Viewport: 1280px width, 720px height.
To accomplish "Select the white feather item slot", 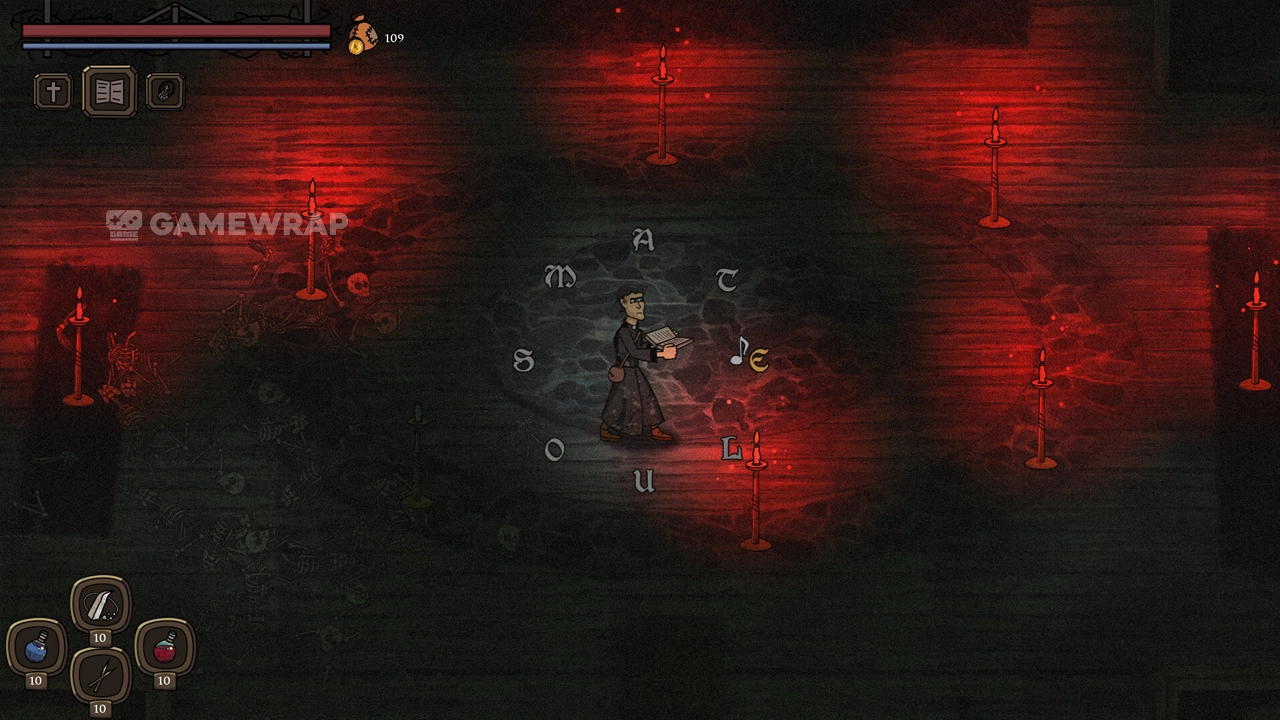I will pos(100,604).
